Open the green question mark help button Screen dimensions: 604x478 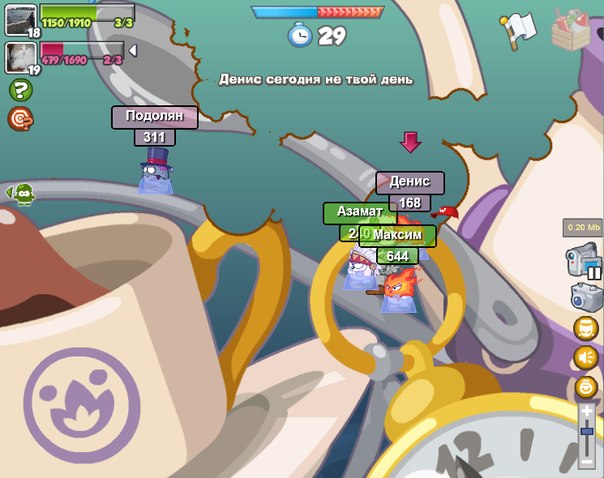[19, 90]
